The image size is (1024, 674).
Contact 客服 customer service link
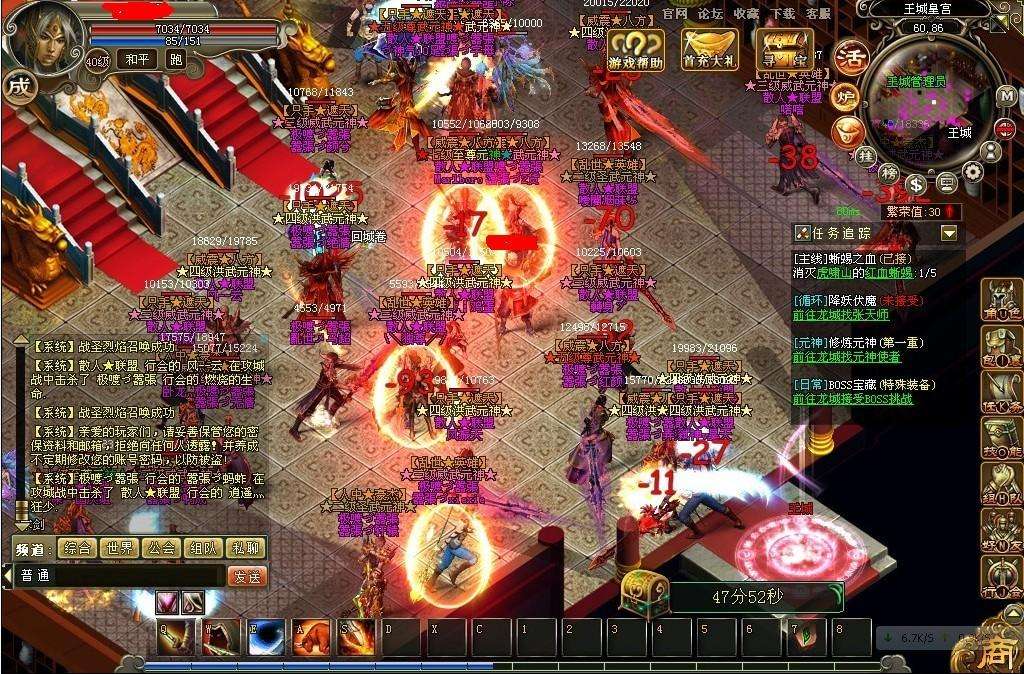tap(819, 14)
